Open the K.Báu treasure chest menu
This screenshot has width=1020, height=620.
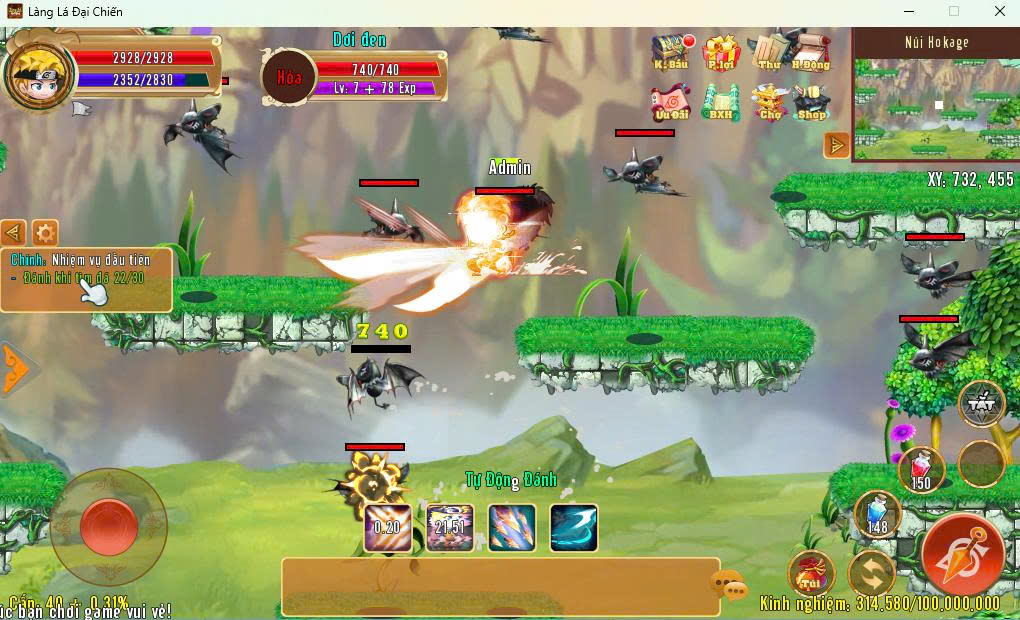click(x=670, y=52)
